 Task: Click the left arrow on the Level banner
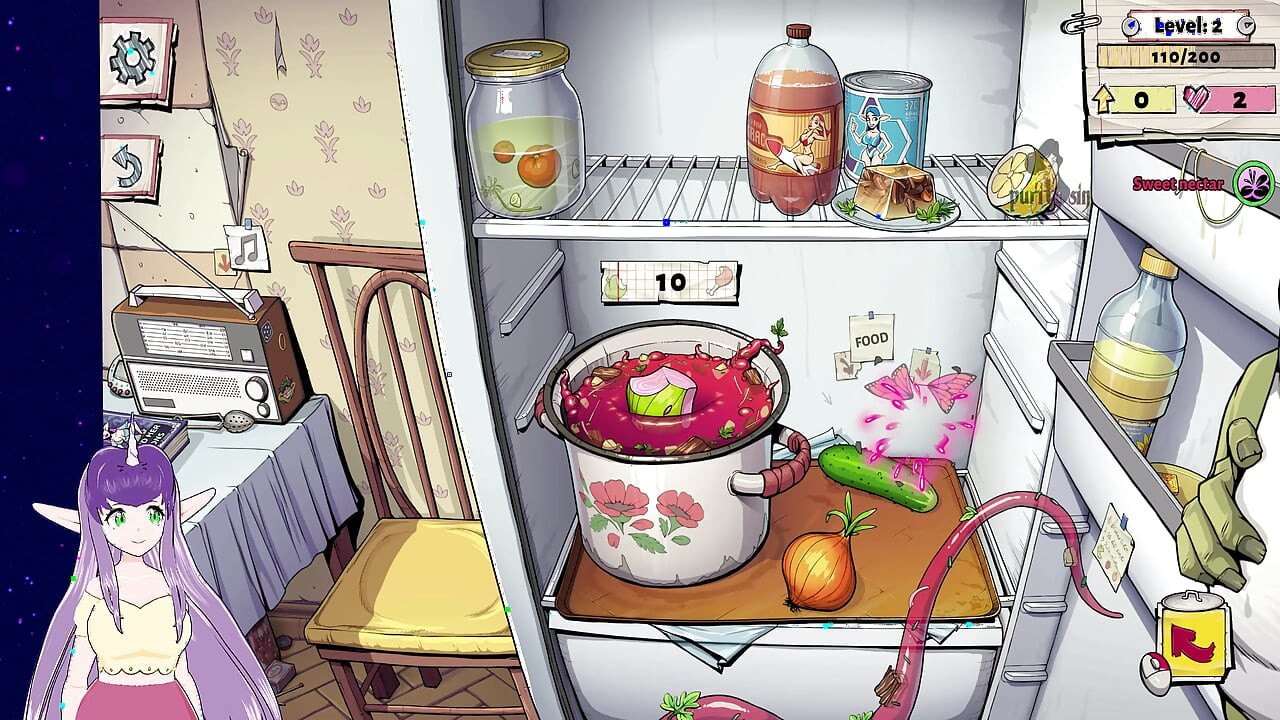pyautogui.click(x=1132, y=25)
